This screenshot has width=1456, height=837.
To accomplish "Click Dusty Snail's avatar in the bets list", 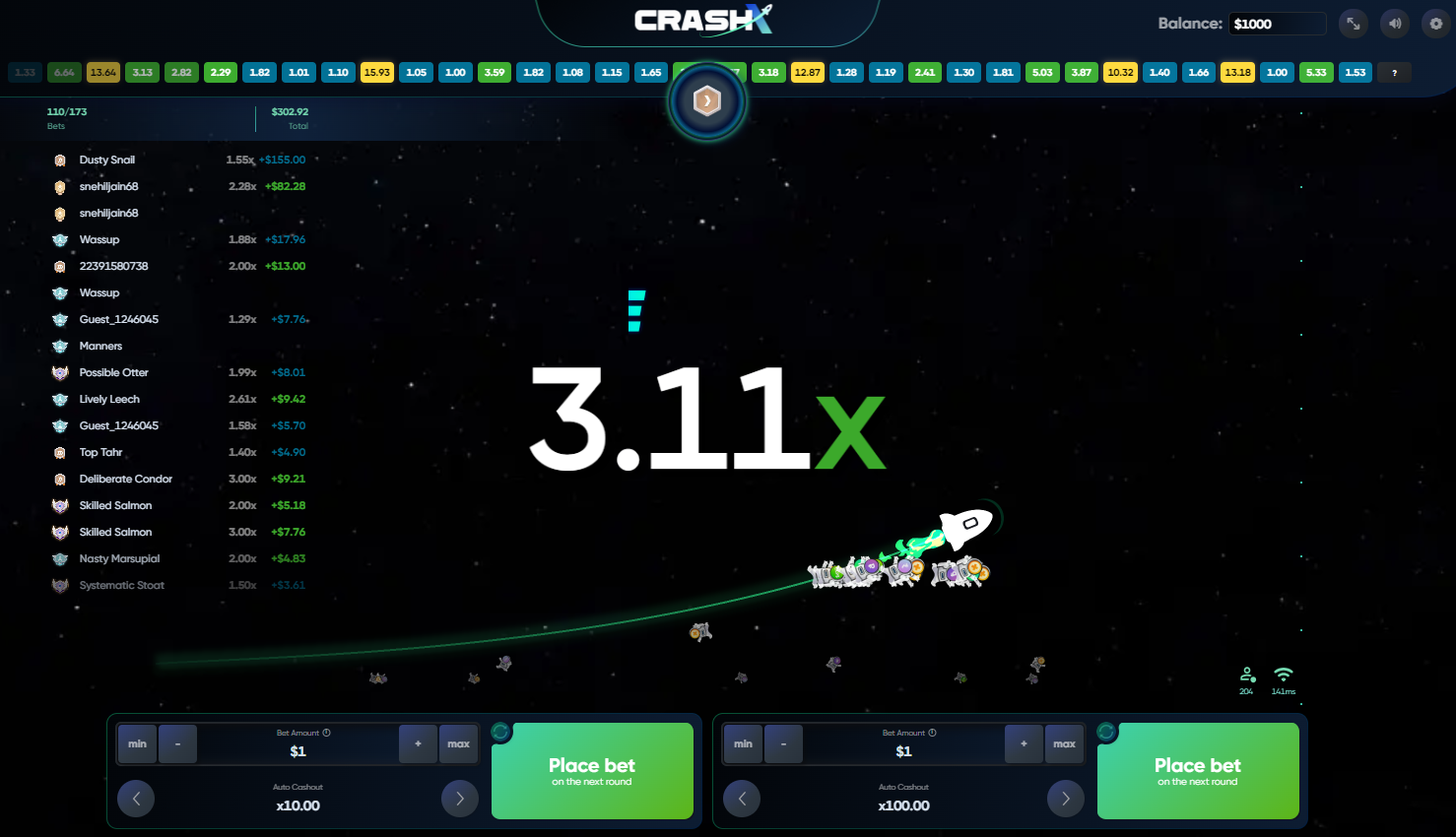I will [60, 160].
